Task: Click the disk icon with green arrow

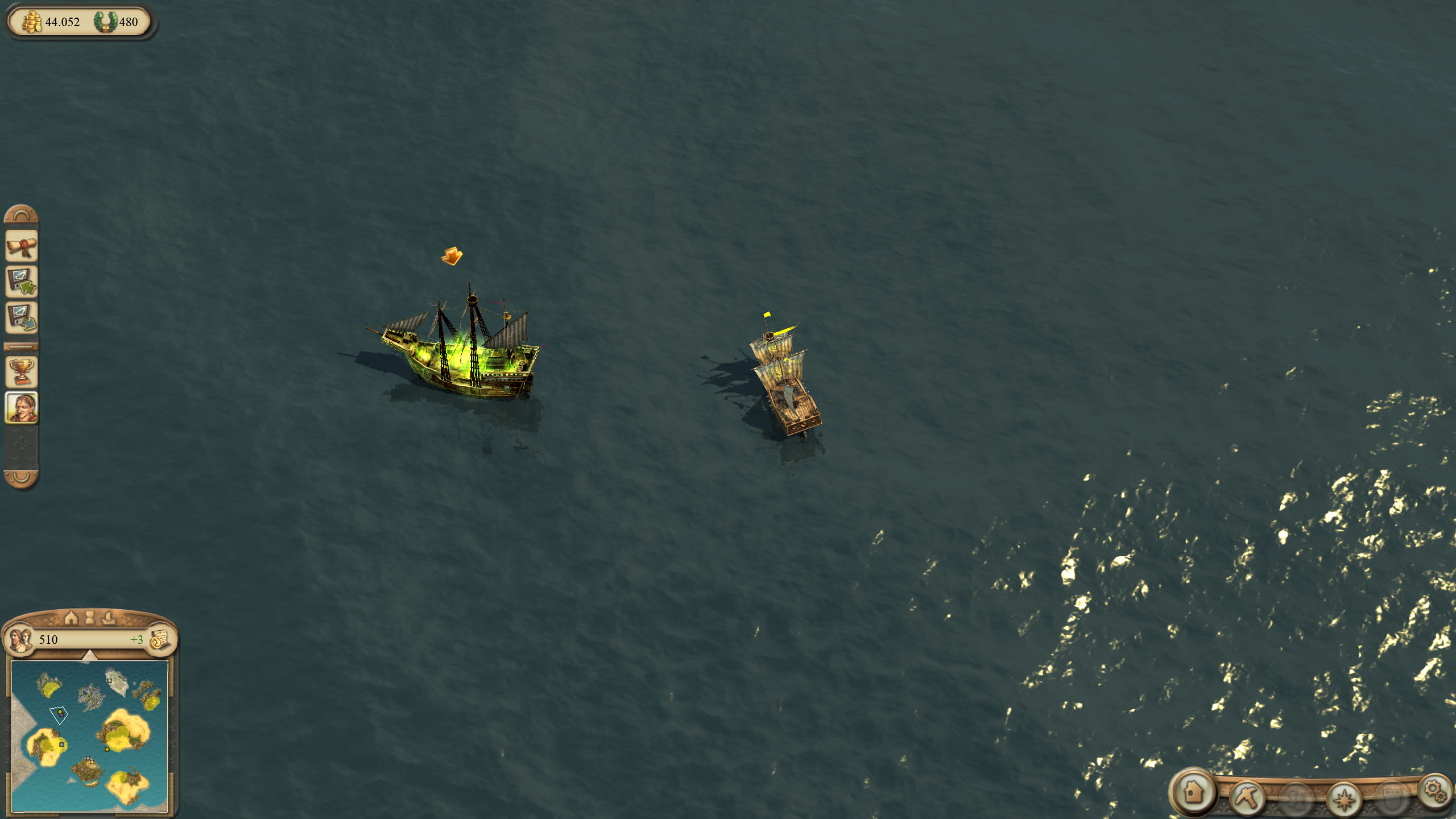Action: pos(22,282)
